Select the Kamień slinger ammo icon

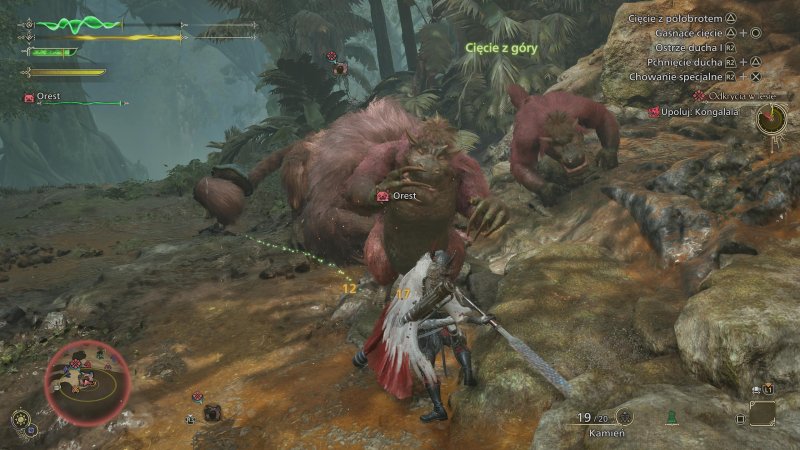point(624,418)
